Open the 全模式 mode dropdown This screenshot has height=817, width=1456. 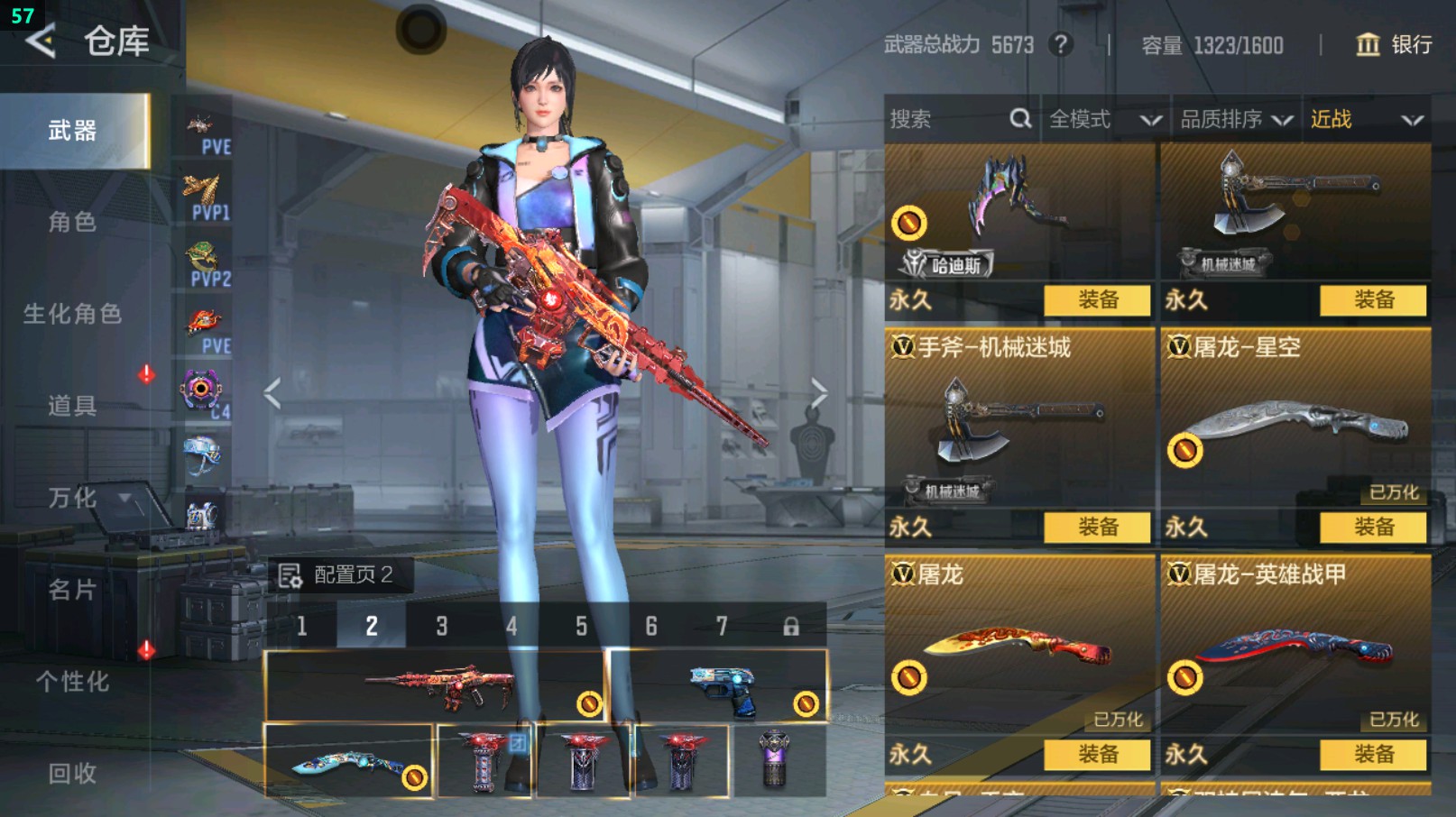(1103, 119)
